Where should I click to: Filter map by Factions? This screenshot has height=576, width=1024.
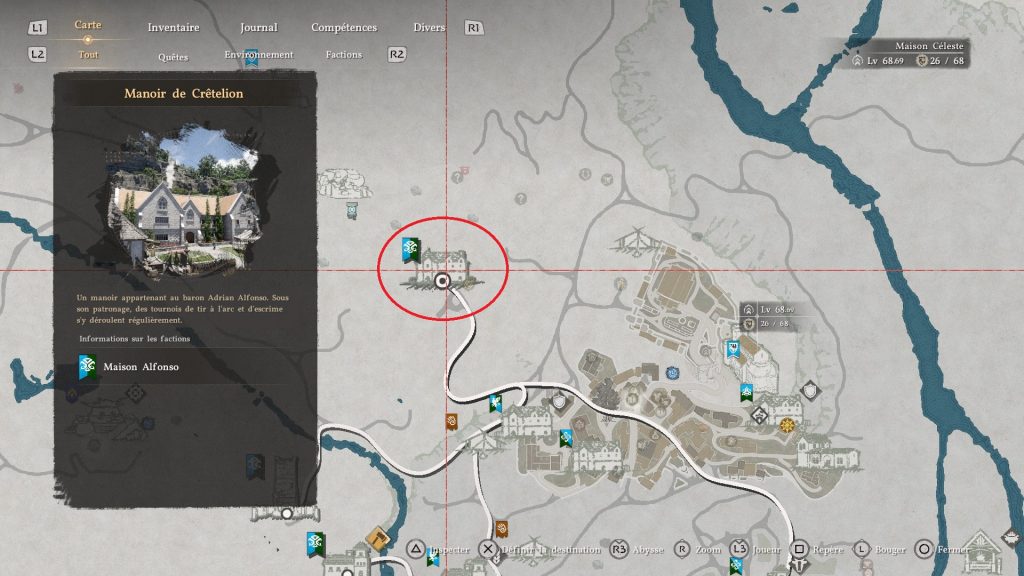click(344, 55)
